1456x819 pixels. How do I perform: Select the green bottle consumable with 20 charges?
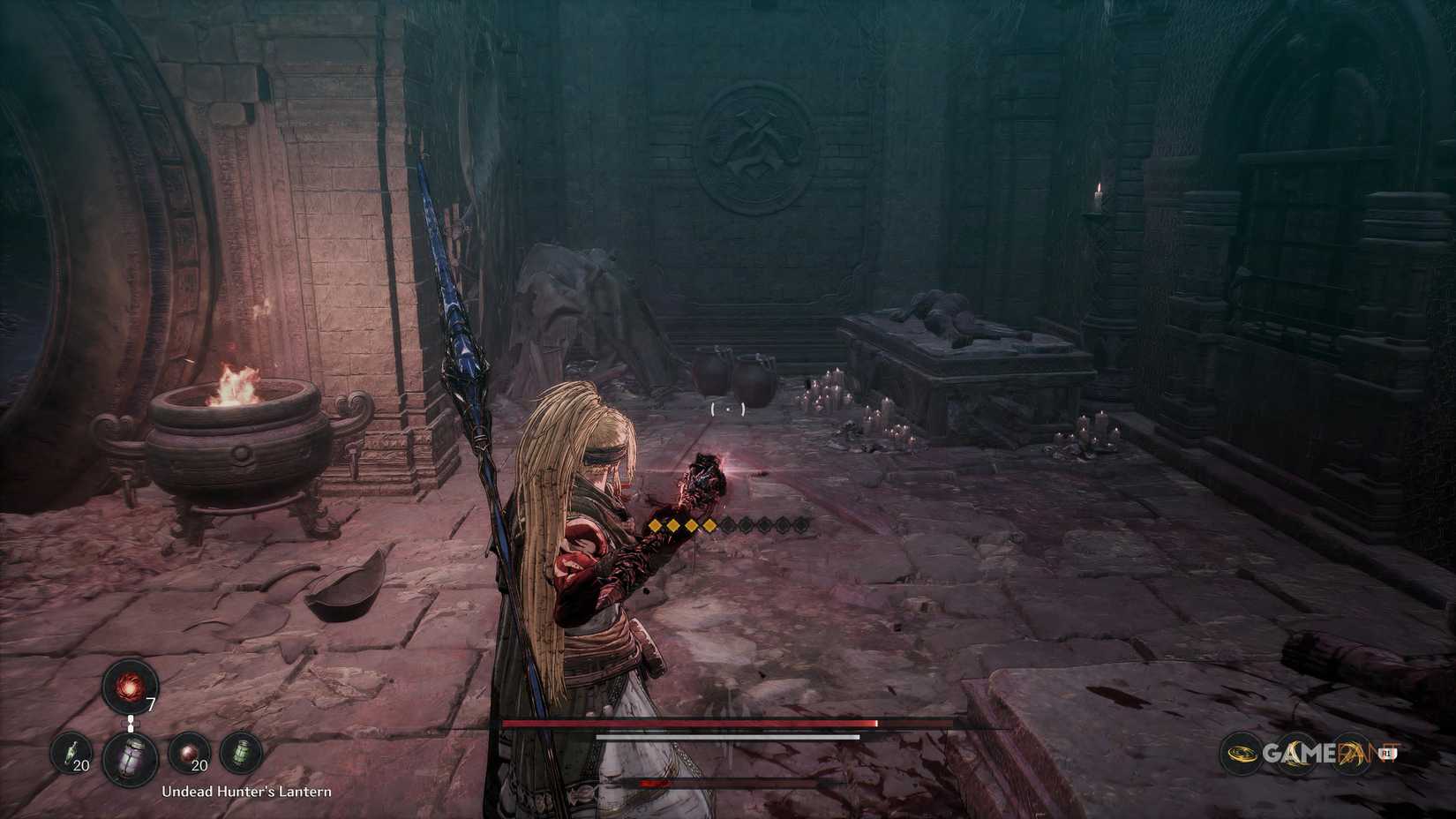click(x=69, y=752)
